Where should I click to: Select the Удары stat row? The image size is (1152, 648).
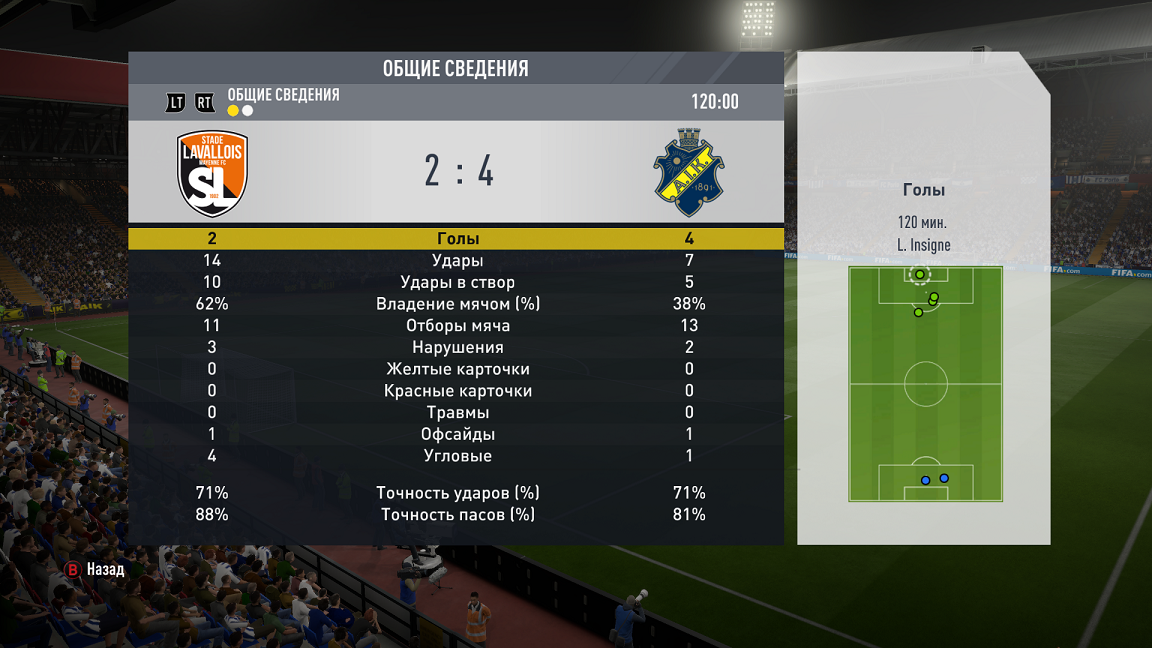[x=457, y=261]
